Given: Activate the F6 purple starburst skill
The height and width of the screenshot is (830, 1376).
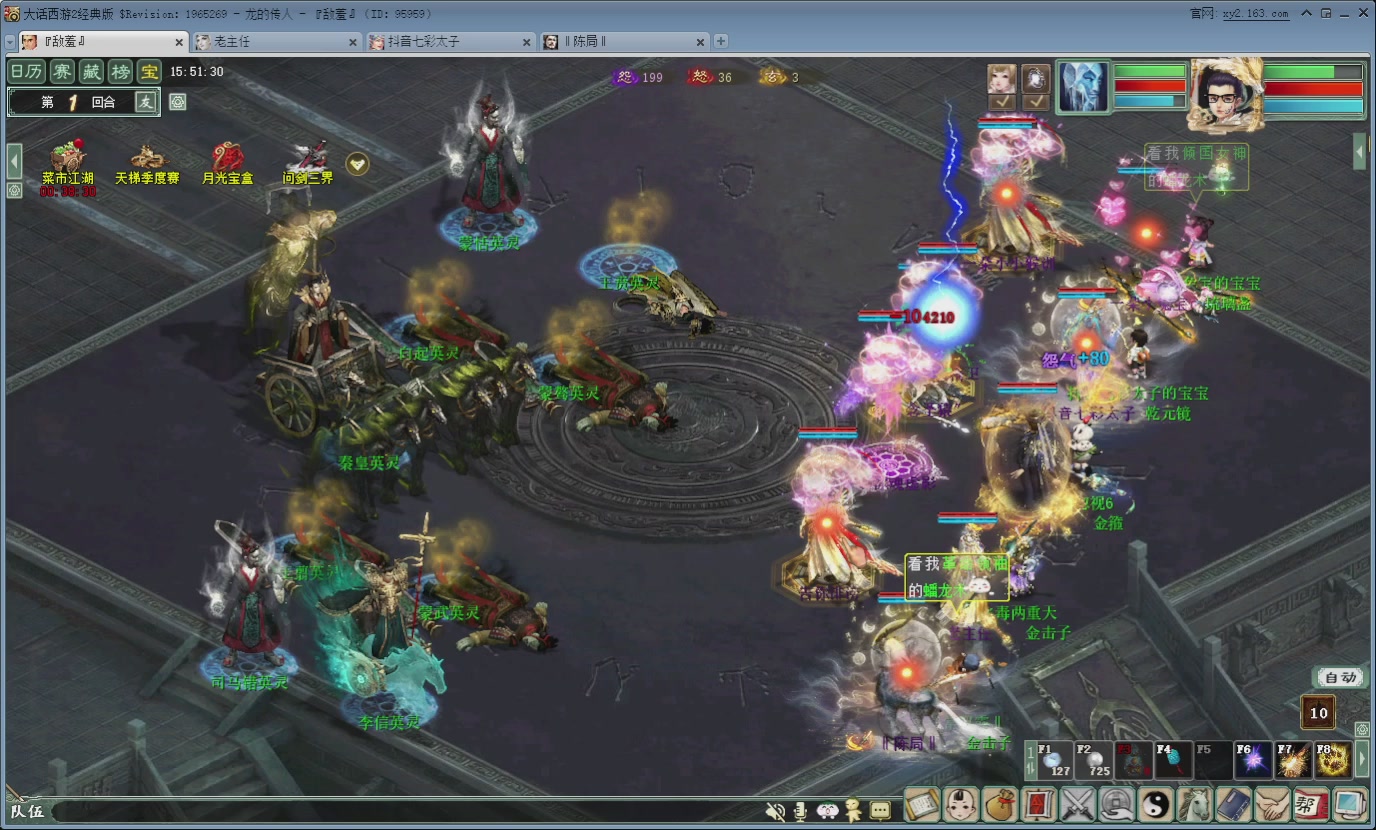Looking at the screenshot, I should [1253, 760].
